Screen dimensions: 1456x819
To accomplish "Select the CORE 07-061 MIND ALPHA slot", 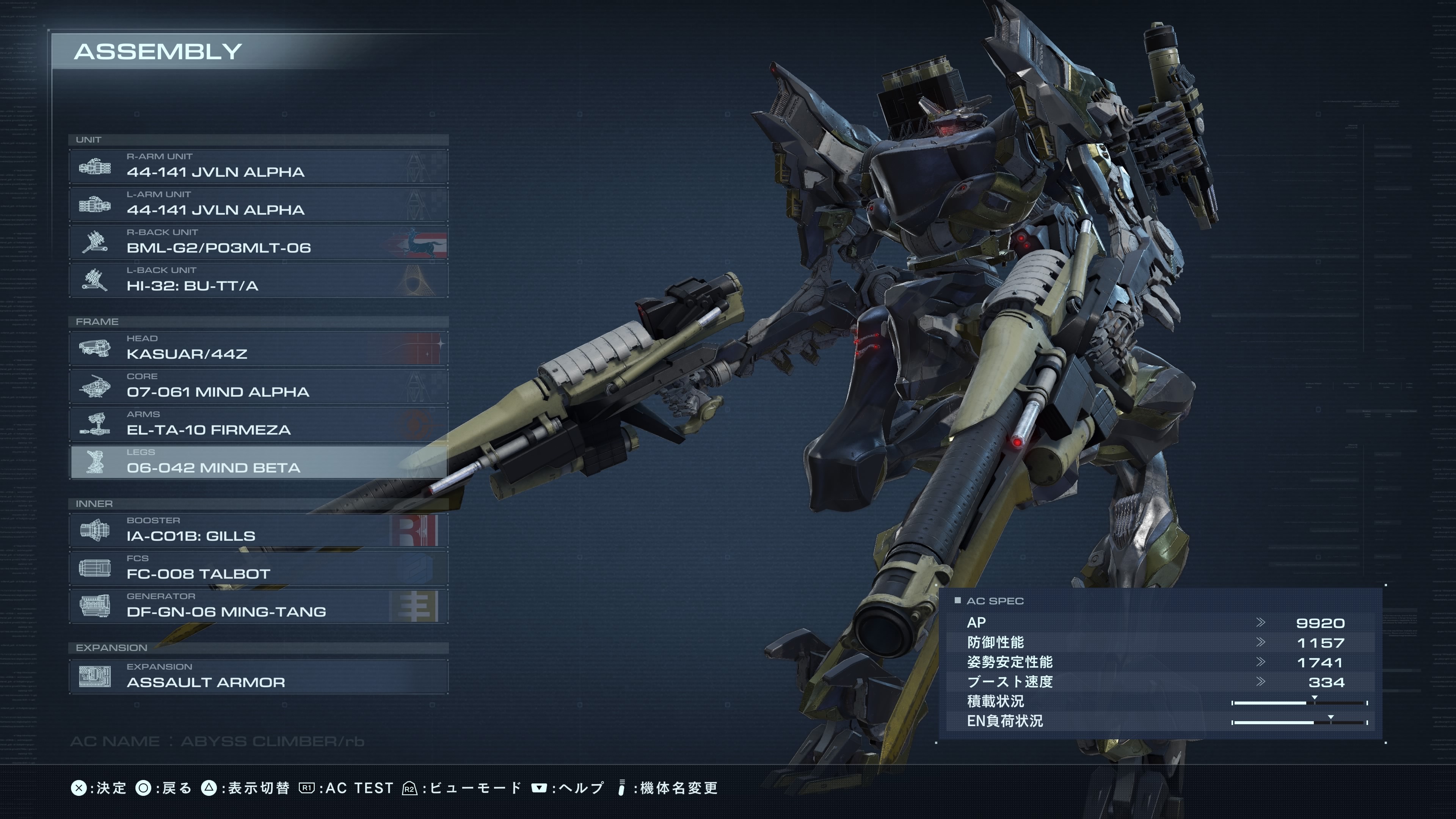I will [x=258, y=386].
